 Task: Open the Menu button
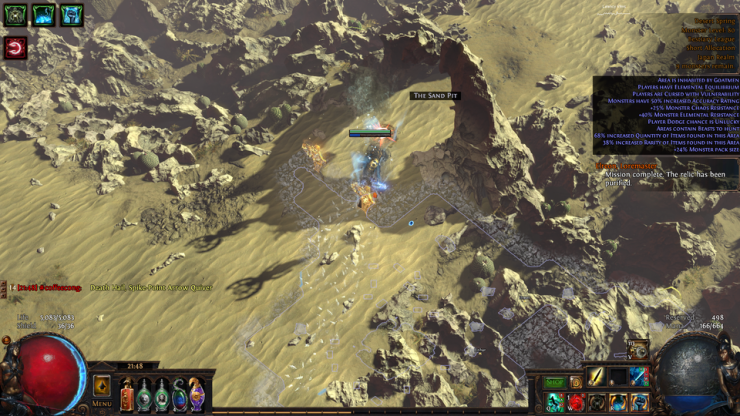point(102,388)
